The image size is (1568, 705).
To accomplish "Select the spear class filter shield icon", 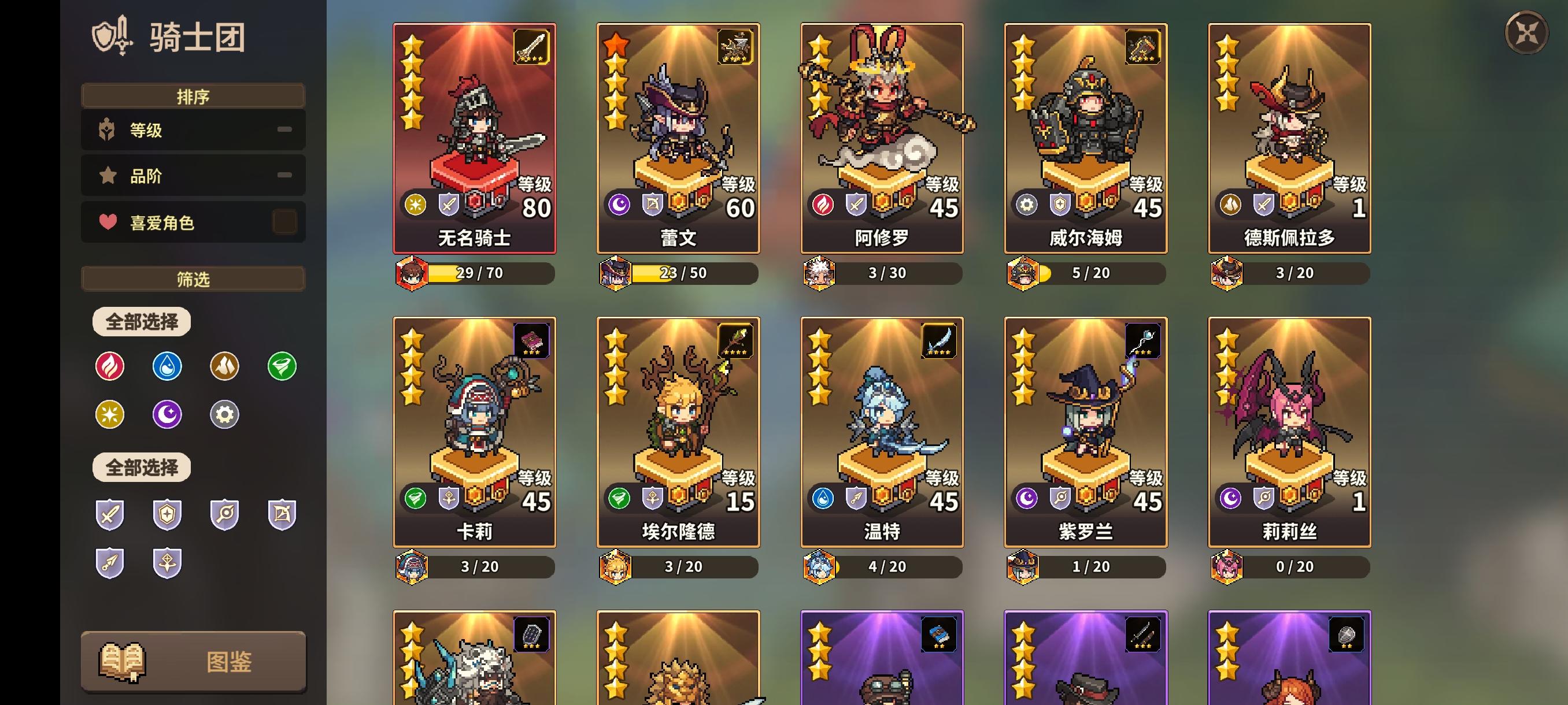I will (x=110, y=563).
